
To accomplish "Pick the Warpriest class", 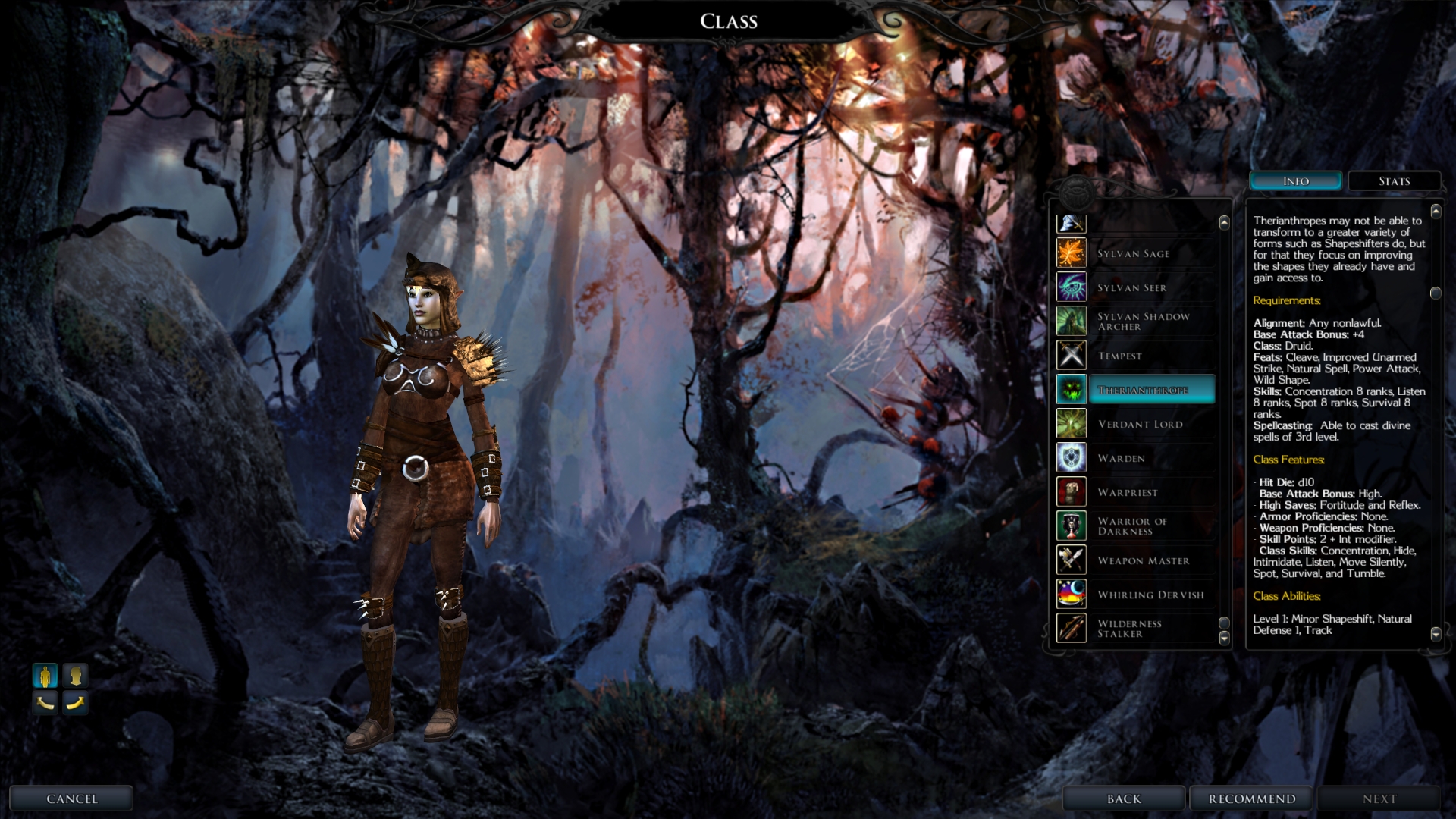I will coord(1128,492).
